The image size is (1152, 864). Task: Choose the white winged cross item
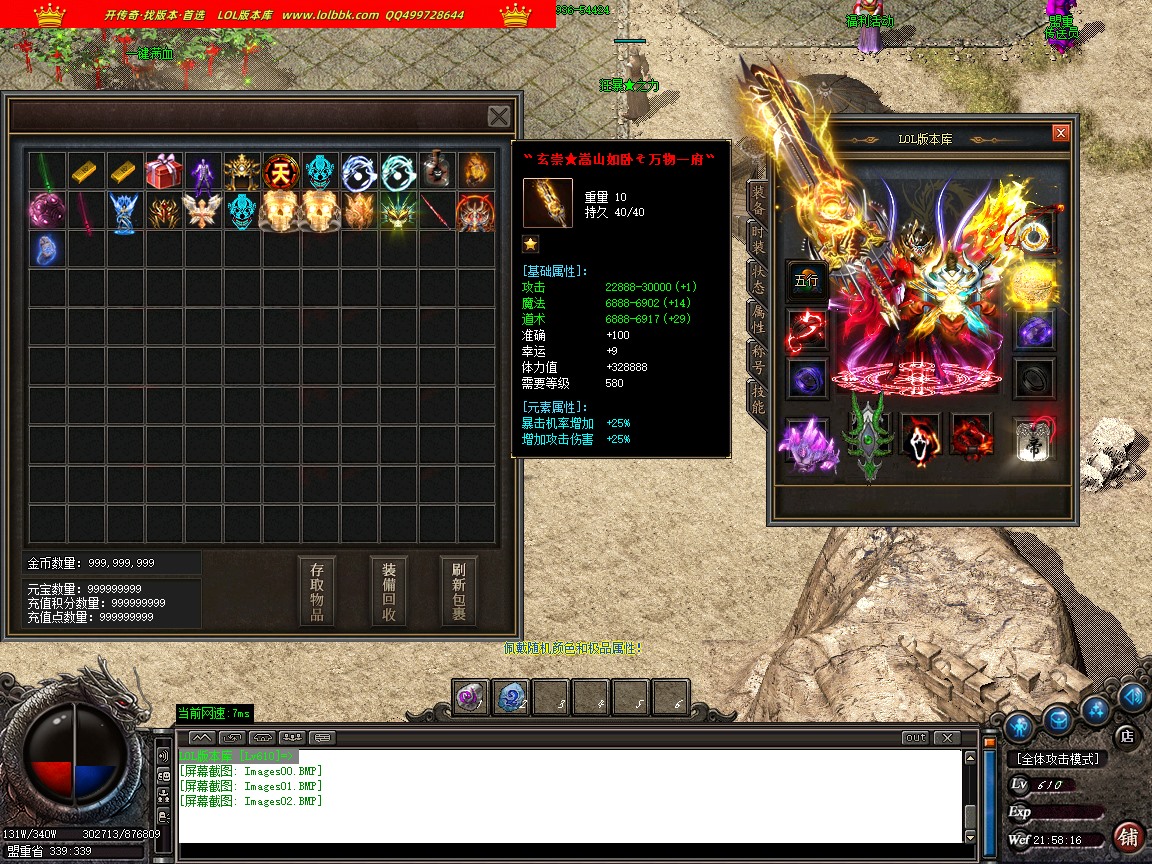[x=203, y=212]
